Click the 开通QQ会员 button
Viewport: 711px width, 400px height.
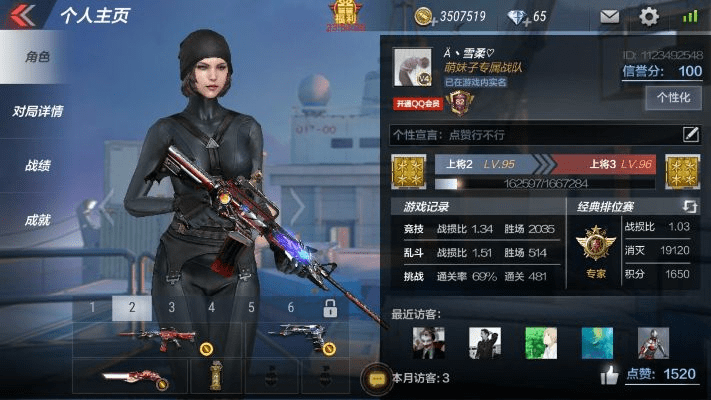coord(418,102)
